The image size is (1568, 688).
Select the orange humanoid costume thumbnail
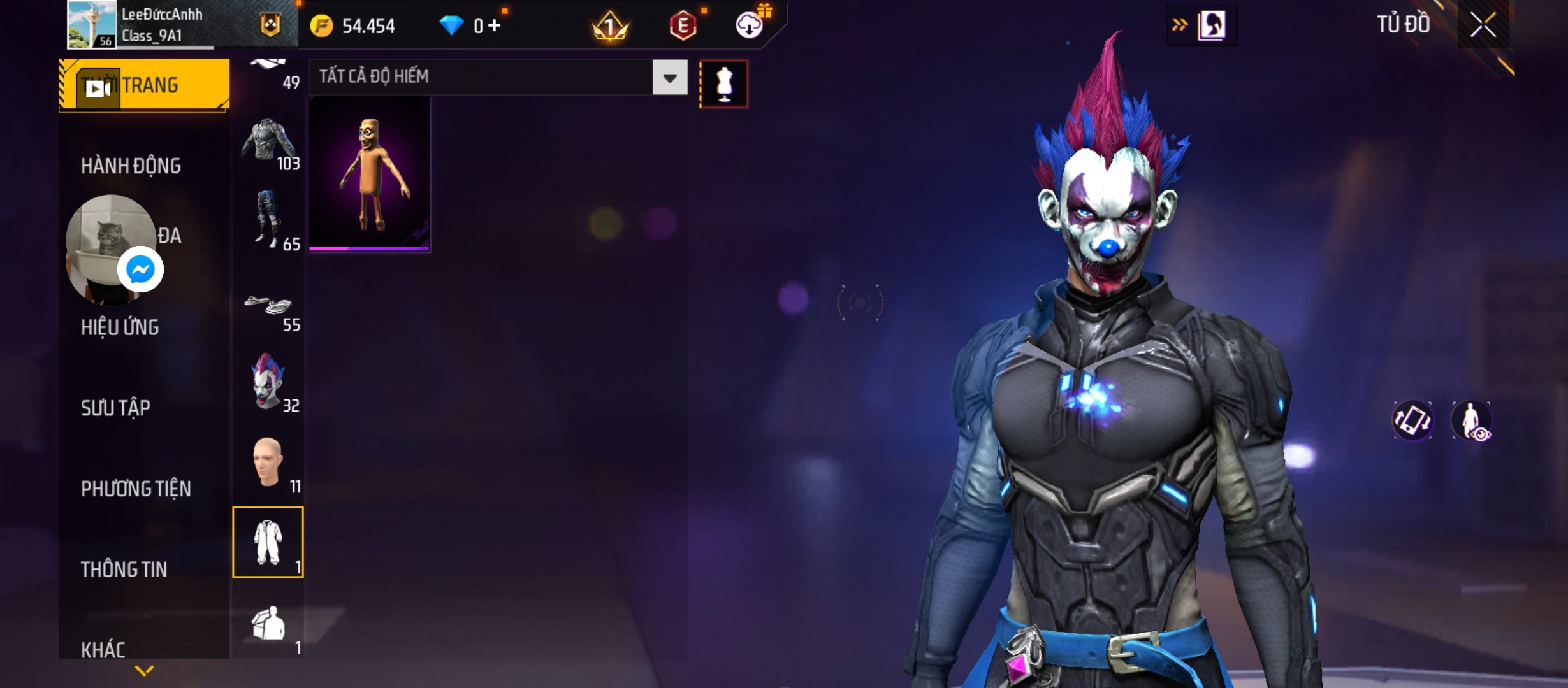(369, 175)
